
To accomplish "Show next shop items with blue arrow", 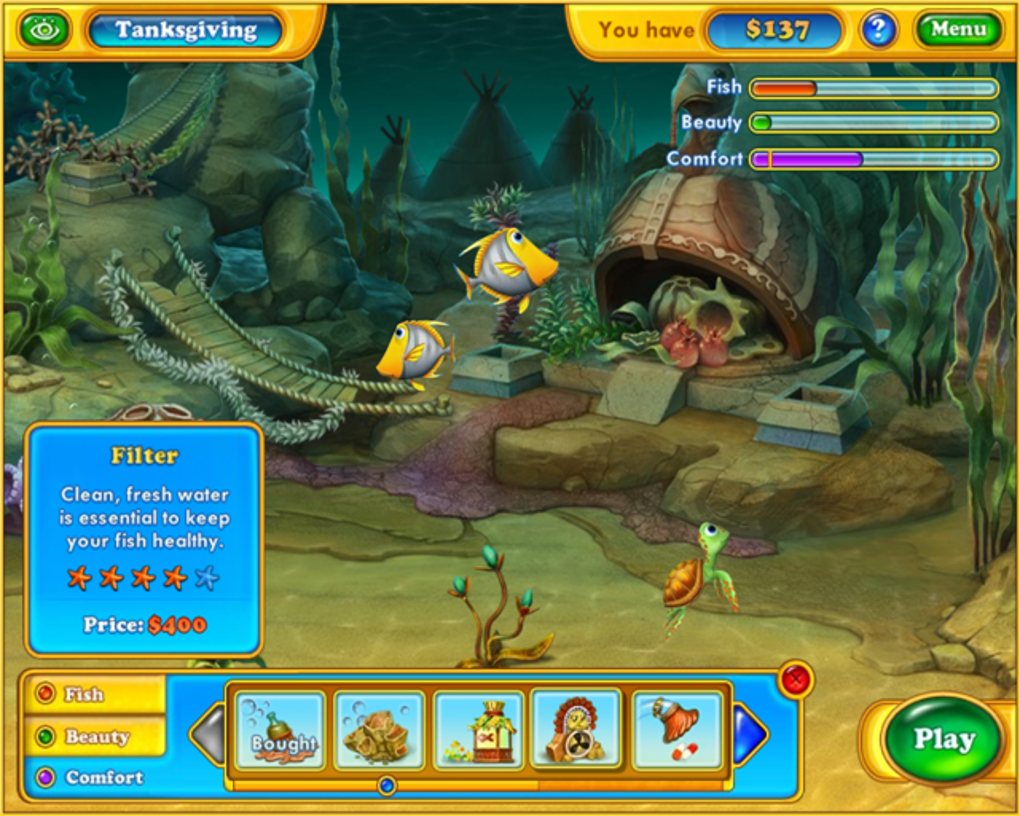I will tap(749, 734).
